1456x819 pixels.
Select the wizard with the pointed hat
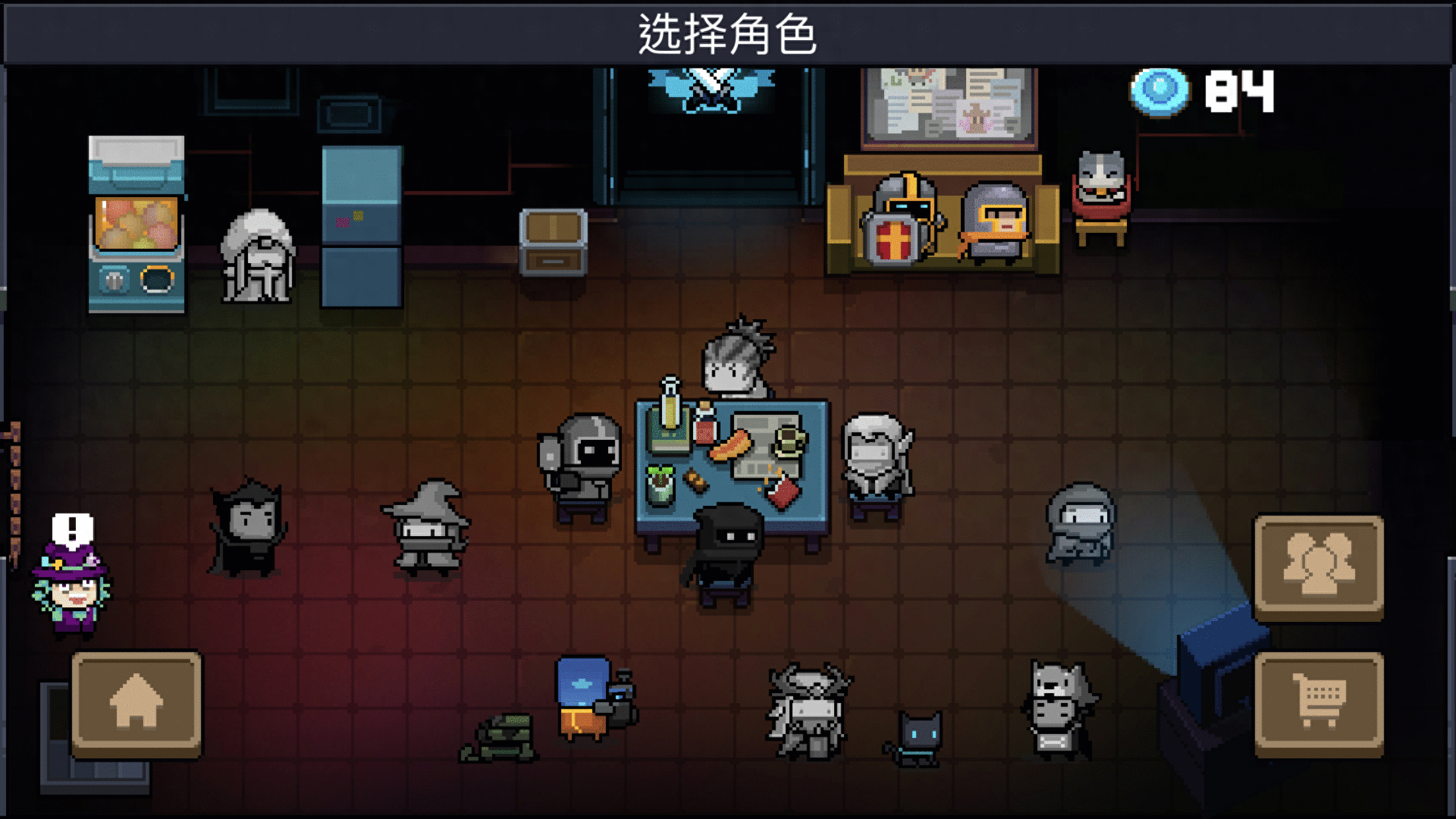[x=429, y=534]
